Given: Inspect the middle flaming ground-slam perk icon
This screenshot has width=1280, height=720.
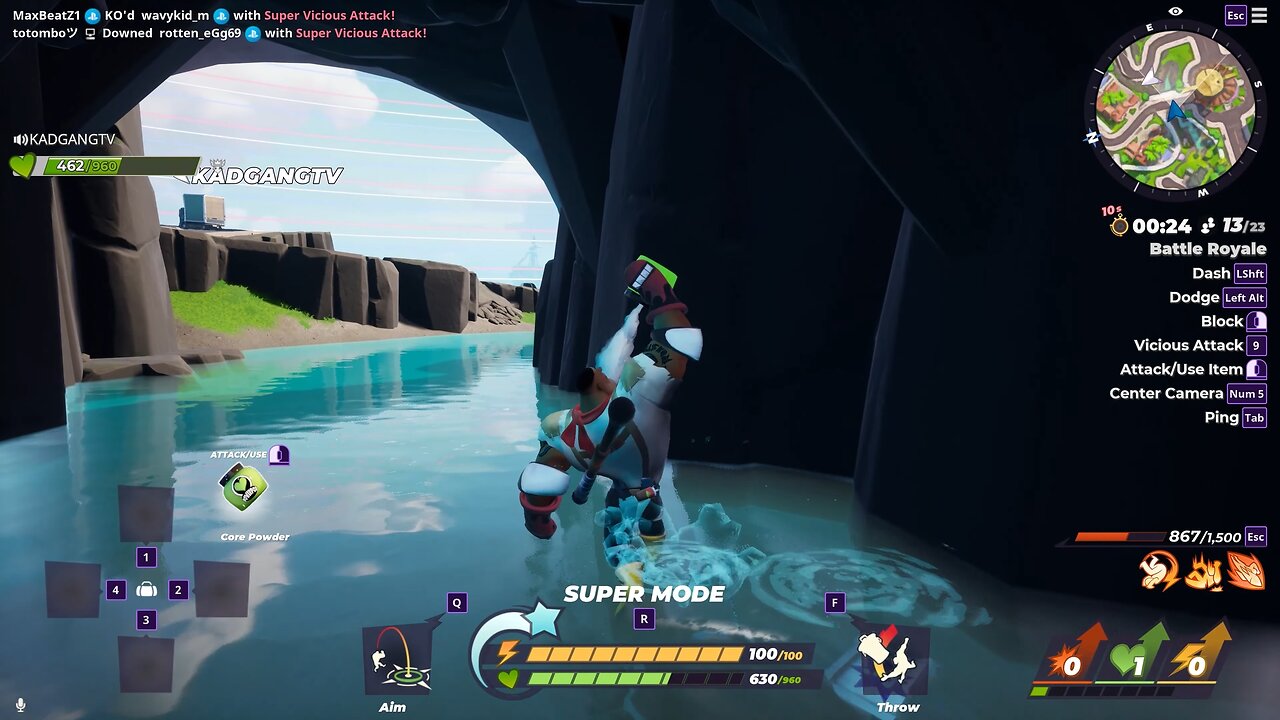Looking at the screenshot, I should [x=1203, y=571].
